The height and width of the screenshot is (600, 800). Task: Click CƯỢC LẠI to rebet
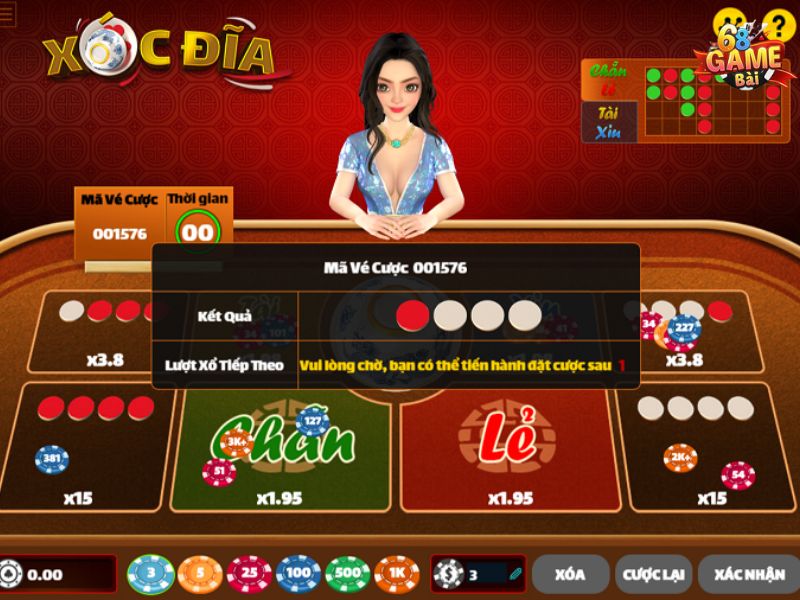coord(657,574)
